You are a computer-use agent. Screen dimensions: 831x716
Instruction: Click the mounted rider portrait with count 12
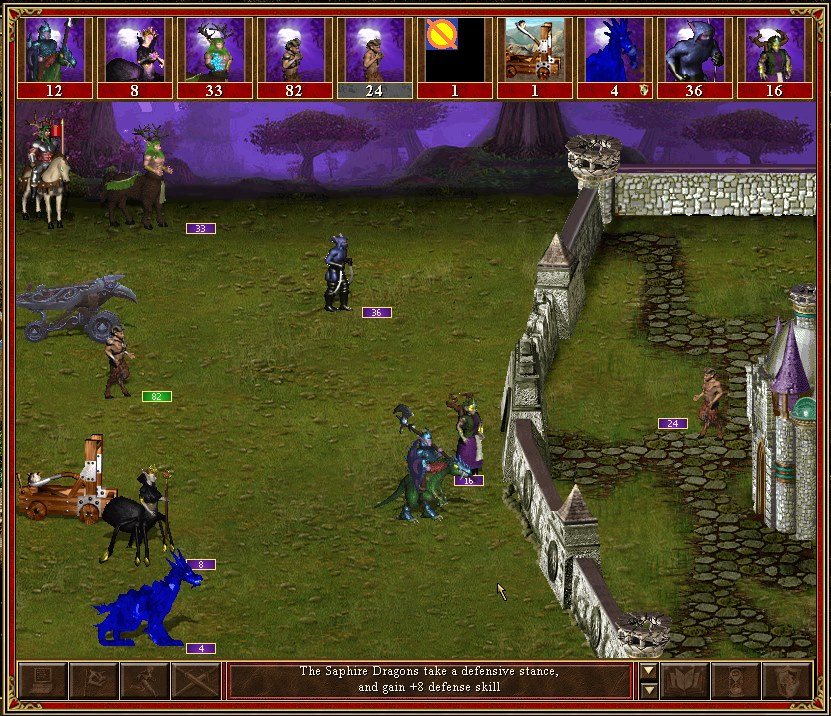pos(54,50)
